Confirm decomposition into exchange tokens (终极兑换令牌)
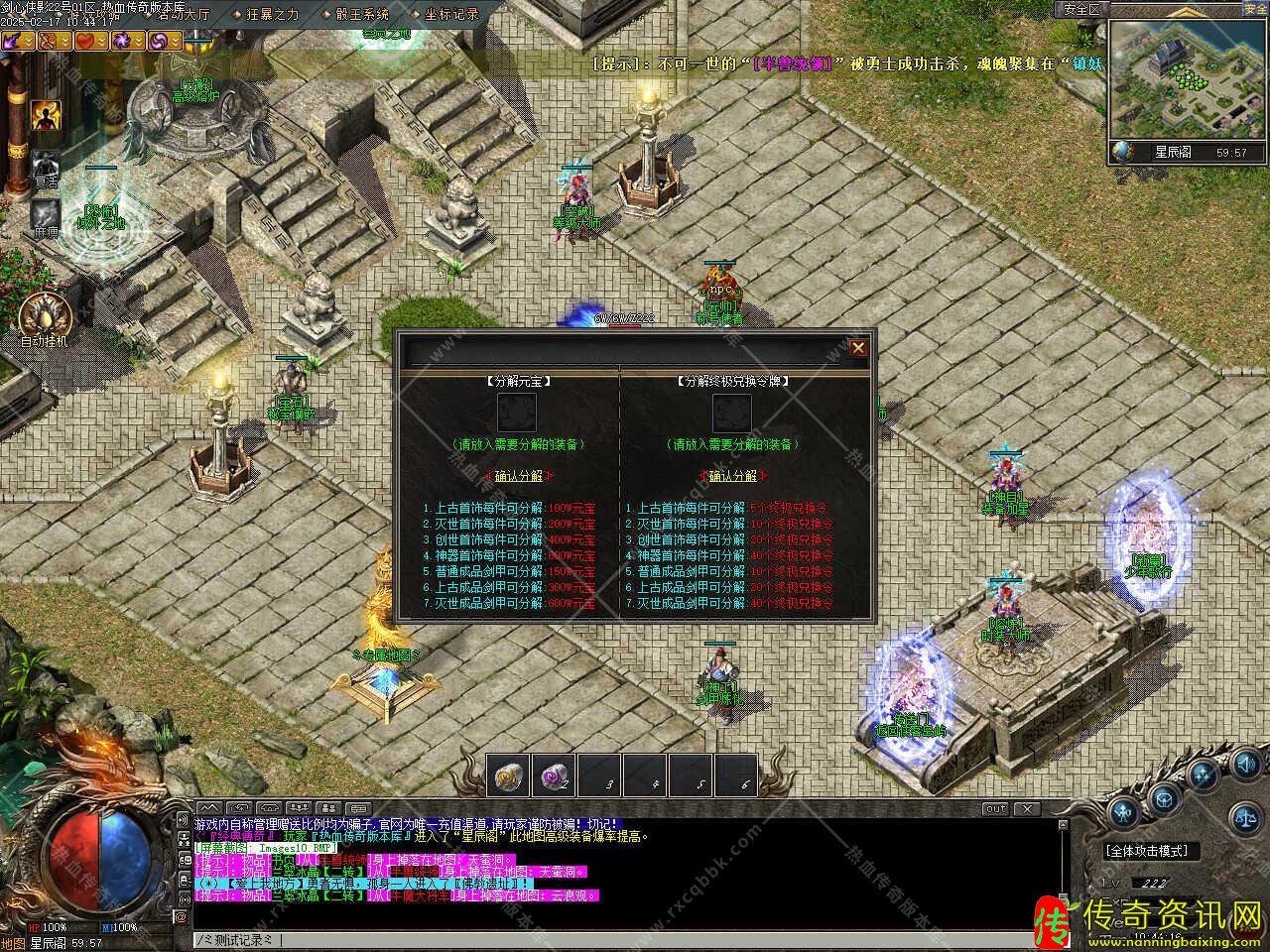The width and height of the screenshot is (1270, 952). point(732,476)
